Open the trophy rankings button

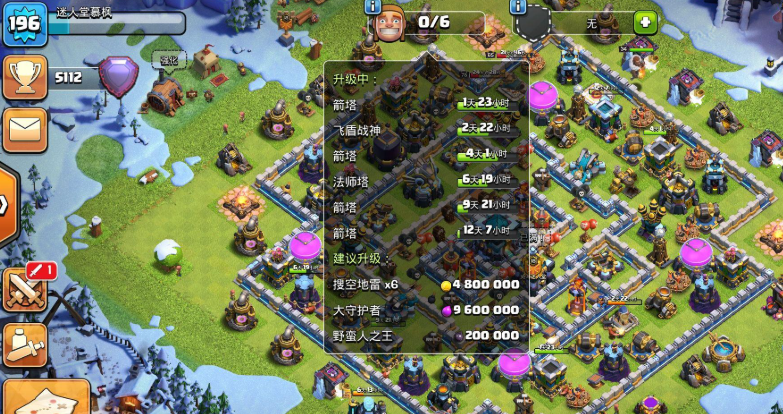[24, 77]
